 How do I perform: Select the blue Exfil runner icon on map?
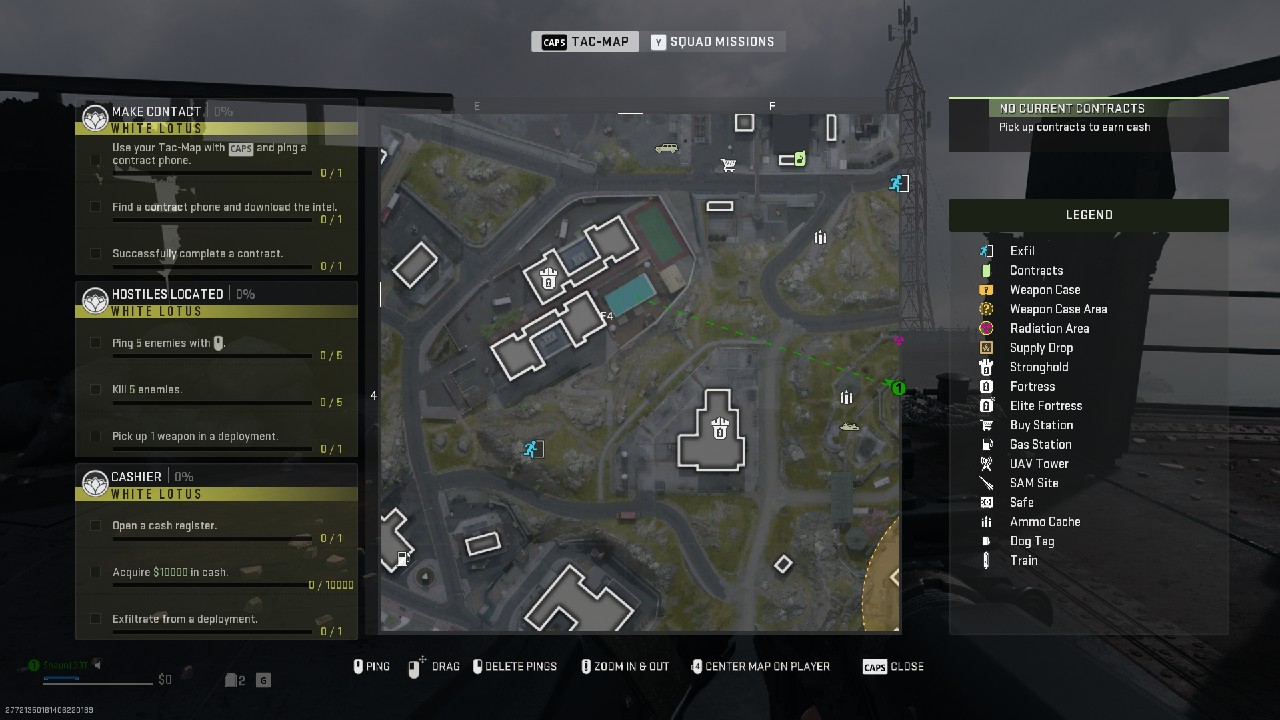pos(531,449)
